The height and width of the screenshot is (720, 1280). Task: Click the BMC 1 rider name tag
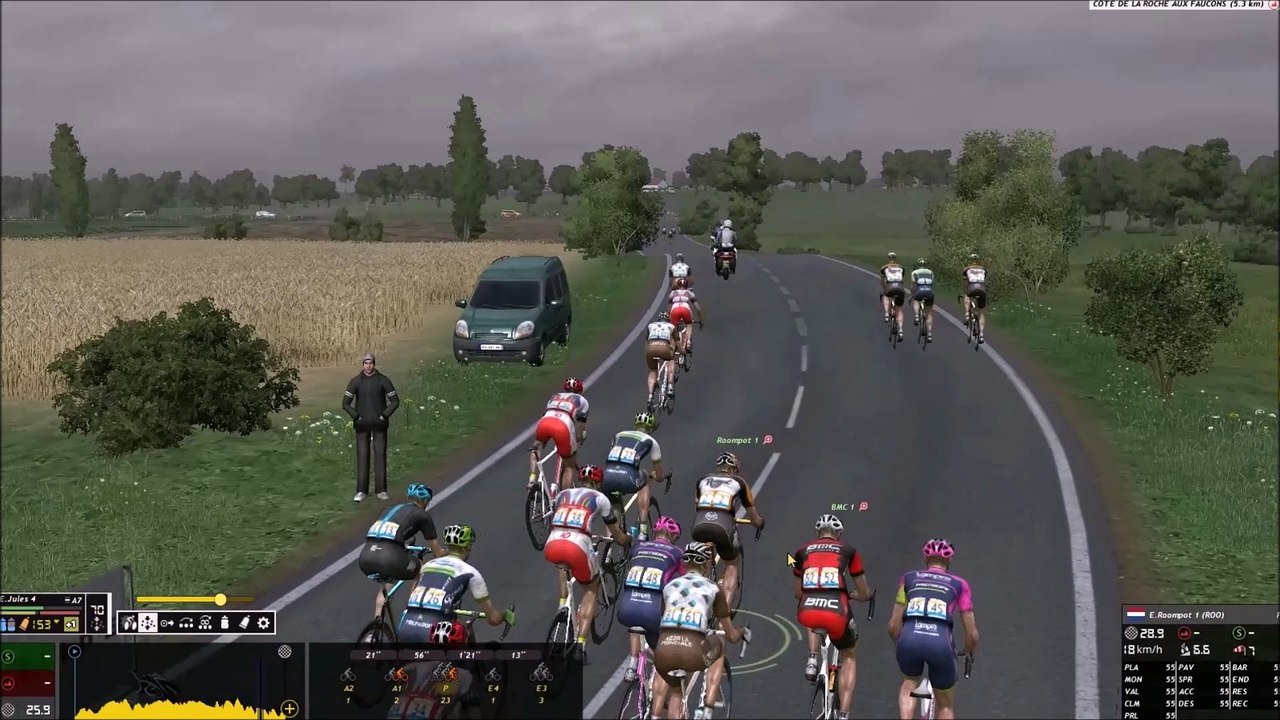click(843, 507)
